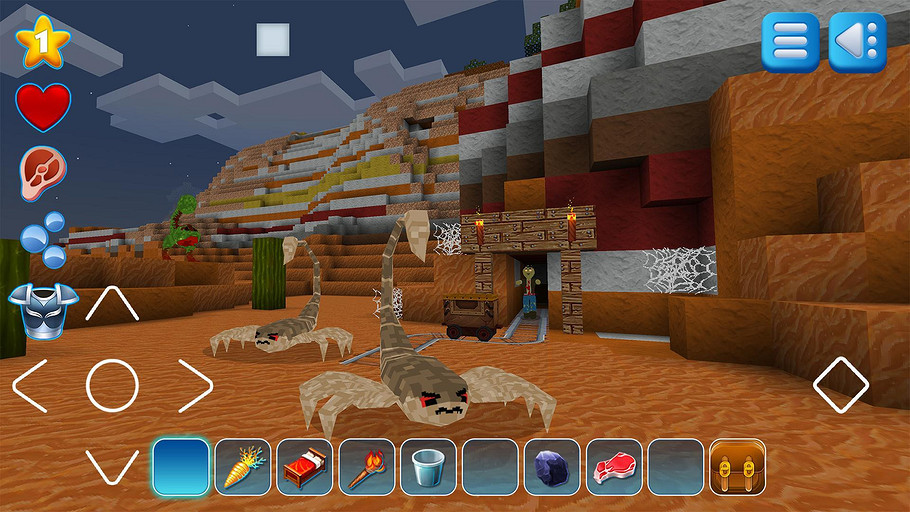The width and height of the screenshot is (910, 512).
Task: Tap the center circle of the D-pad
Action: (112, 386)
